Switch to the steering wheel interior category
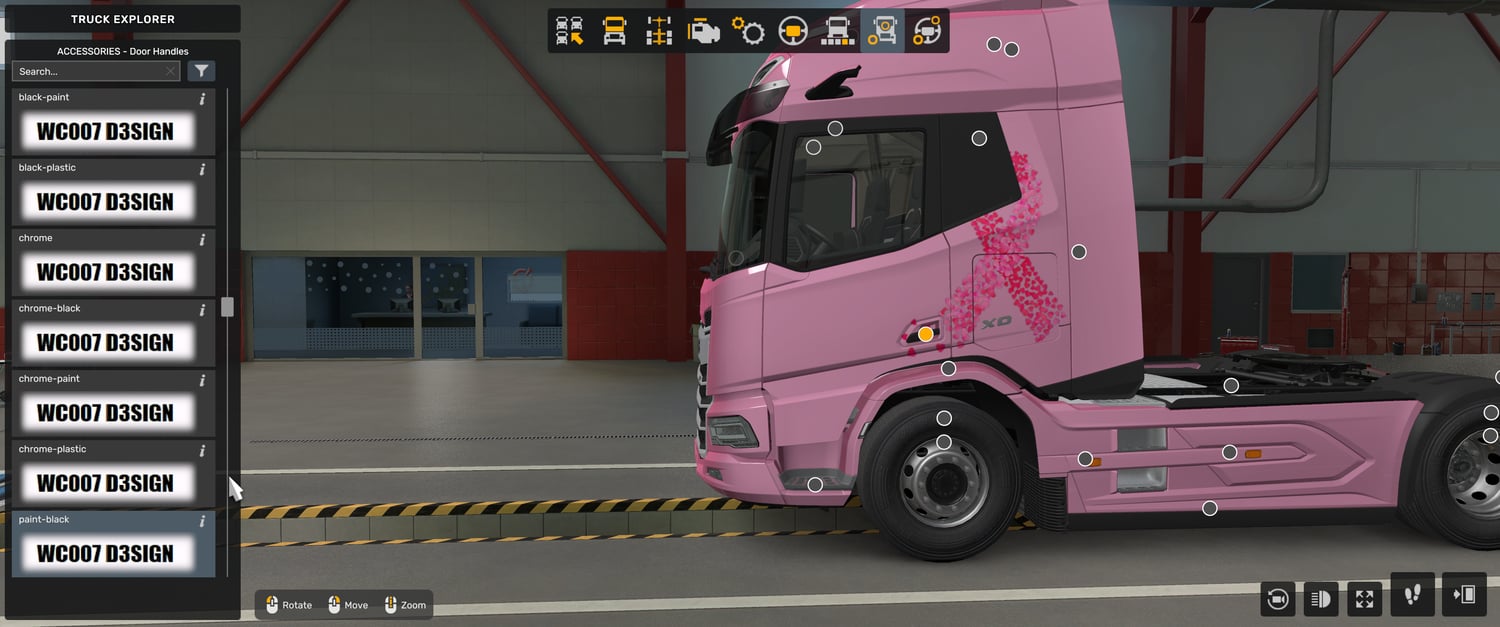Image resolution: width=1500 pixels, height=627 pixels. click(793, 31)
